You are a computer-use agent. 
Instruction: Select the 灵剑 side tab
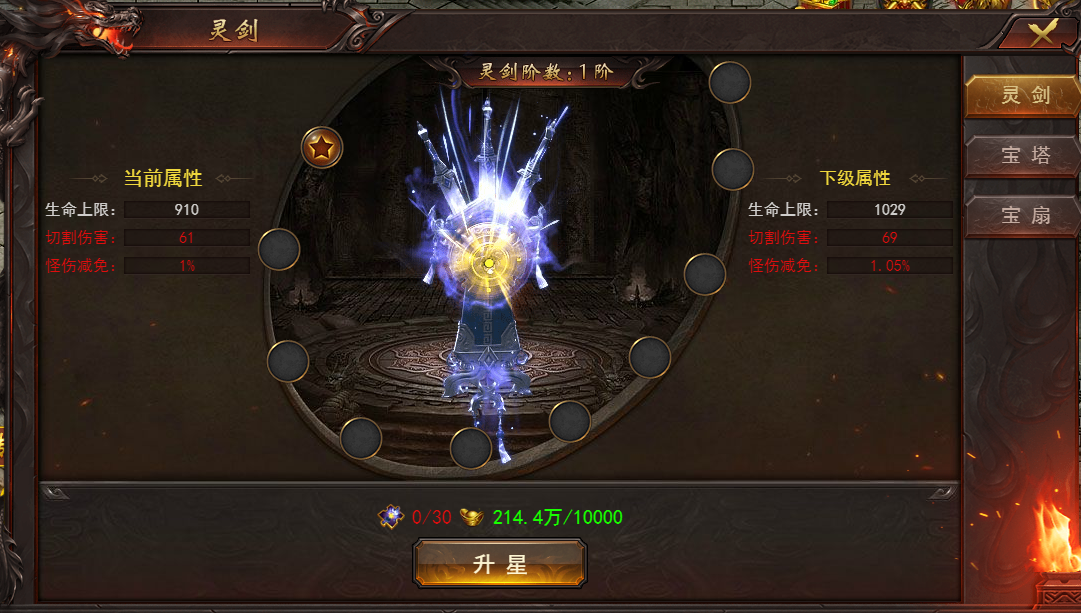(1020, 96)
